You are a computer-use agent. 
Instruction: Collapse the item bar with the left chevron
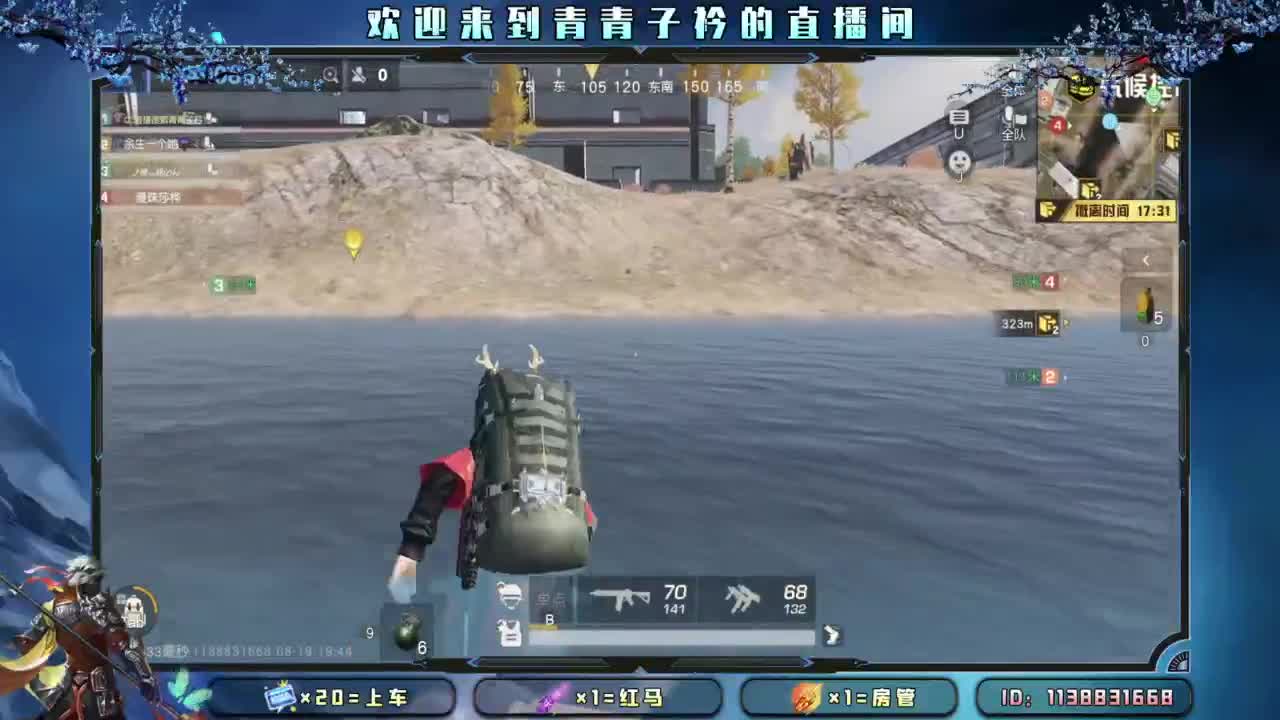(x=1146, y=260)
